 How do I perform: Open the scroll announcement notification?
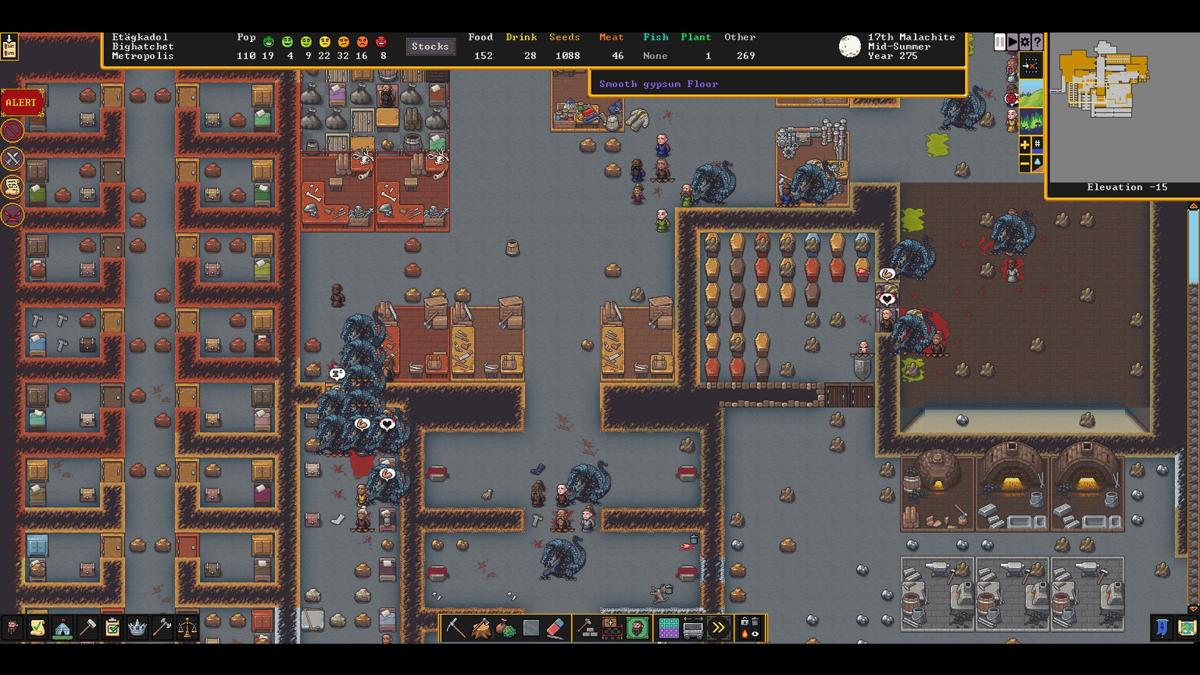[x=12, y=186]
